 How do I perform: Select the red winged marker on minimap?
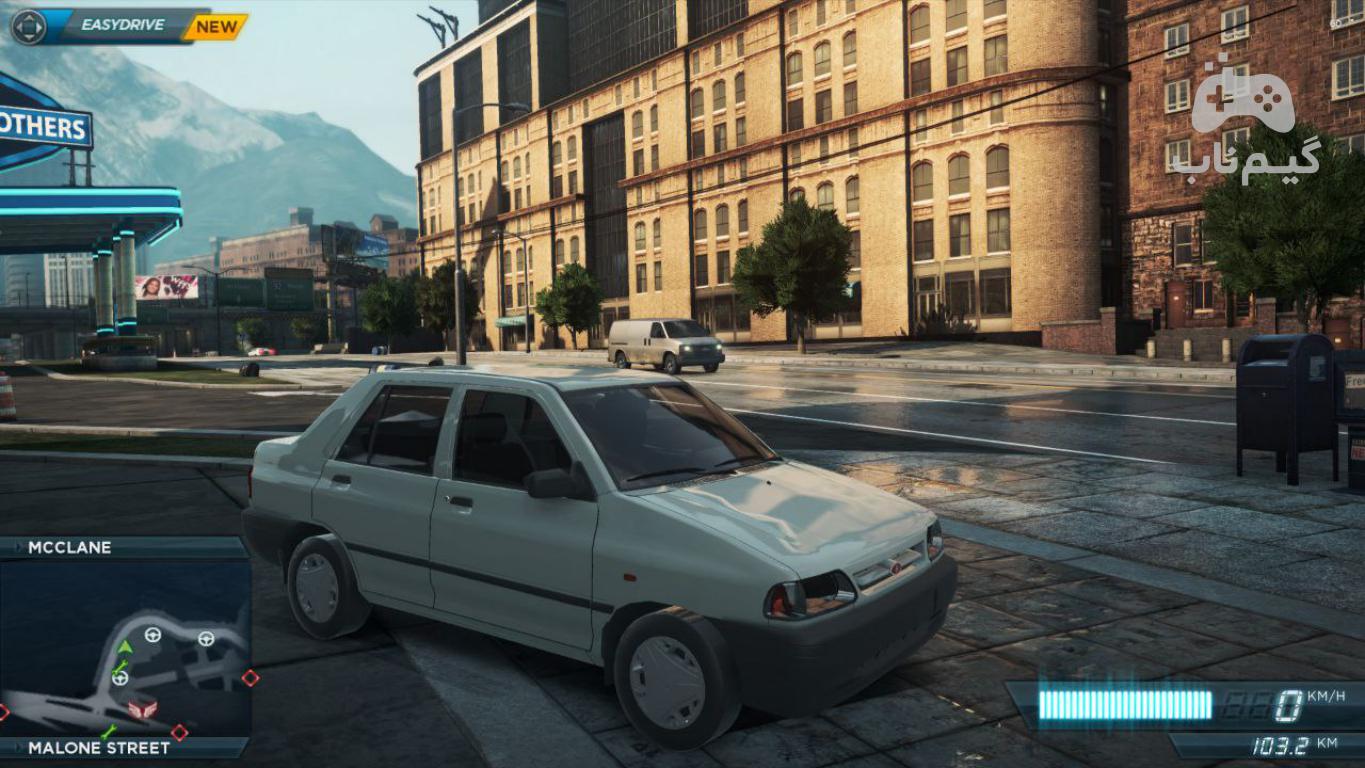click(x=142, y=708)
